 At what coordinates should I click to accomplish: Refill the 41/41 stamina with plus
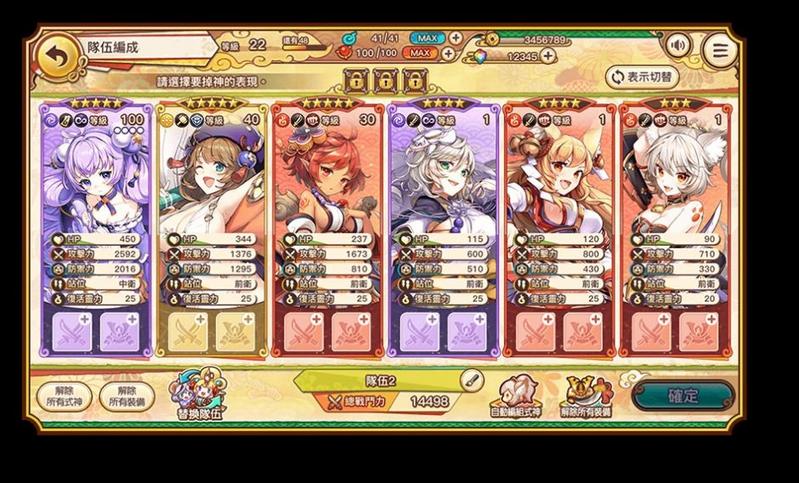tap(456, 38)
